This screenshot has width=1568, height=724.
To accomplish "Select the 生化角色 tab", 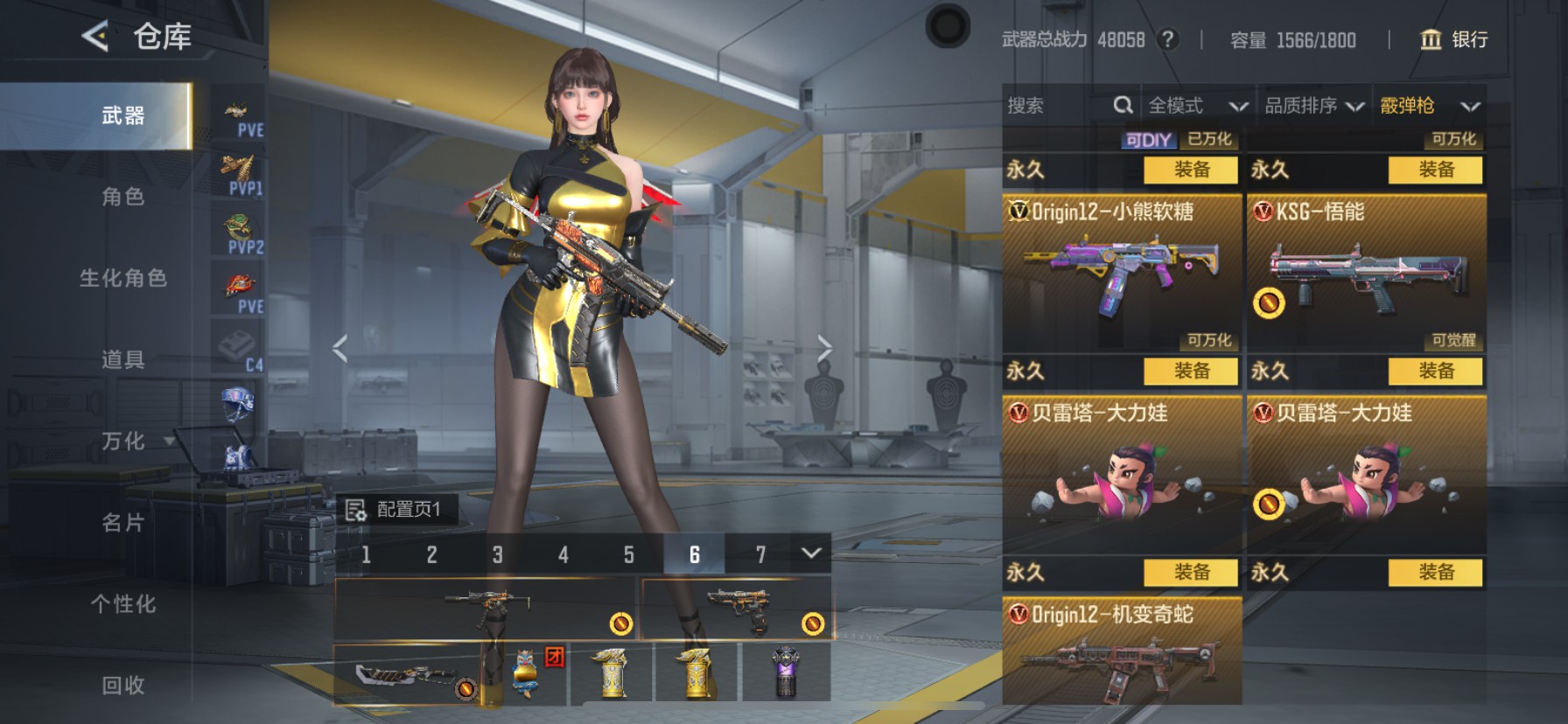I will click(x=122, y=279).
